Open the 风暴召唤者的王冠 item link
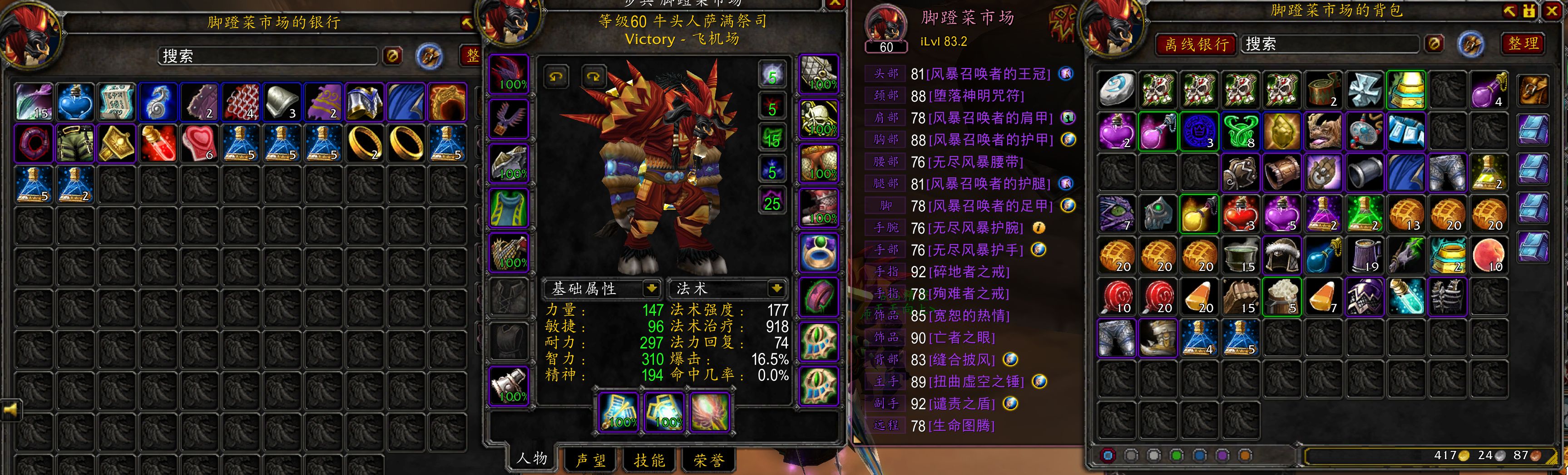The image size is (1568, 475). pos(988,74)
